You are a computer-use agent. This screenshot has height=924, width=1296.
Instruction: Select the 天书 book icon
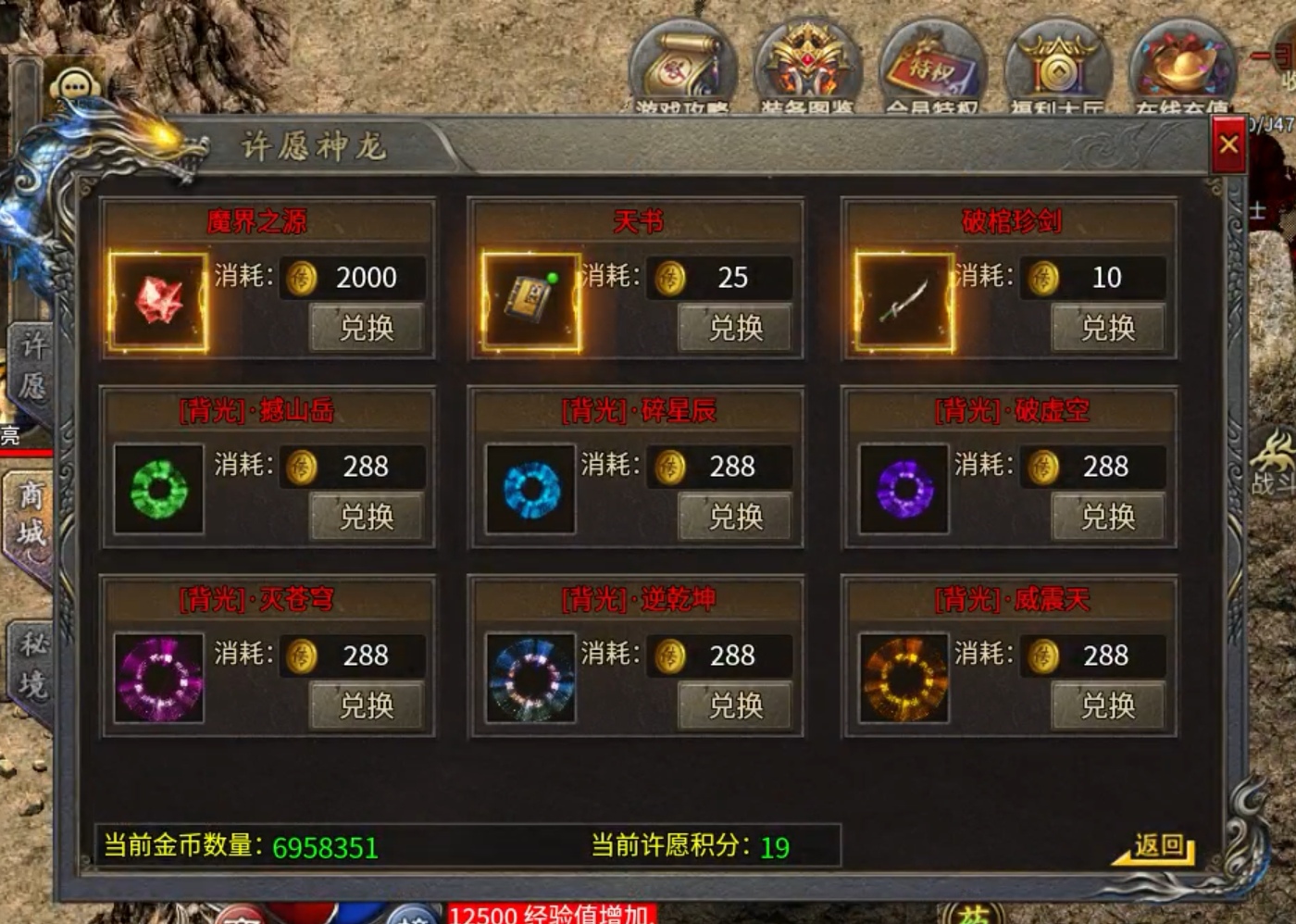pyautogui.click(x=531, y=302)
